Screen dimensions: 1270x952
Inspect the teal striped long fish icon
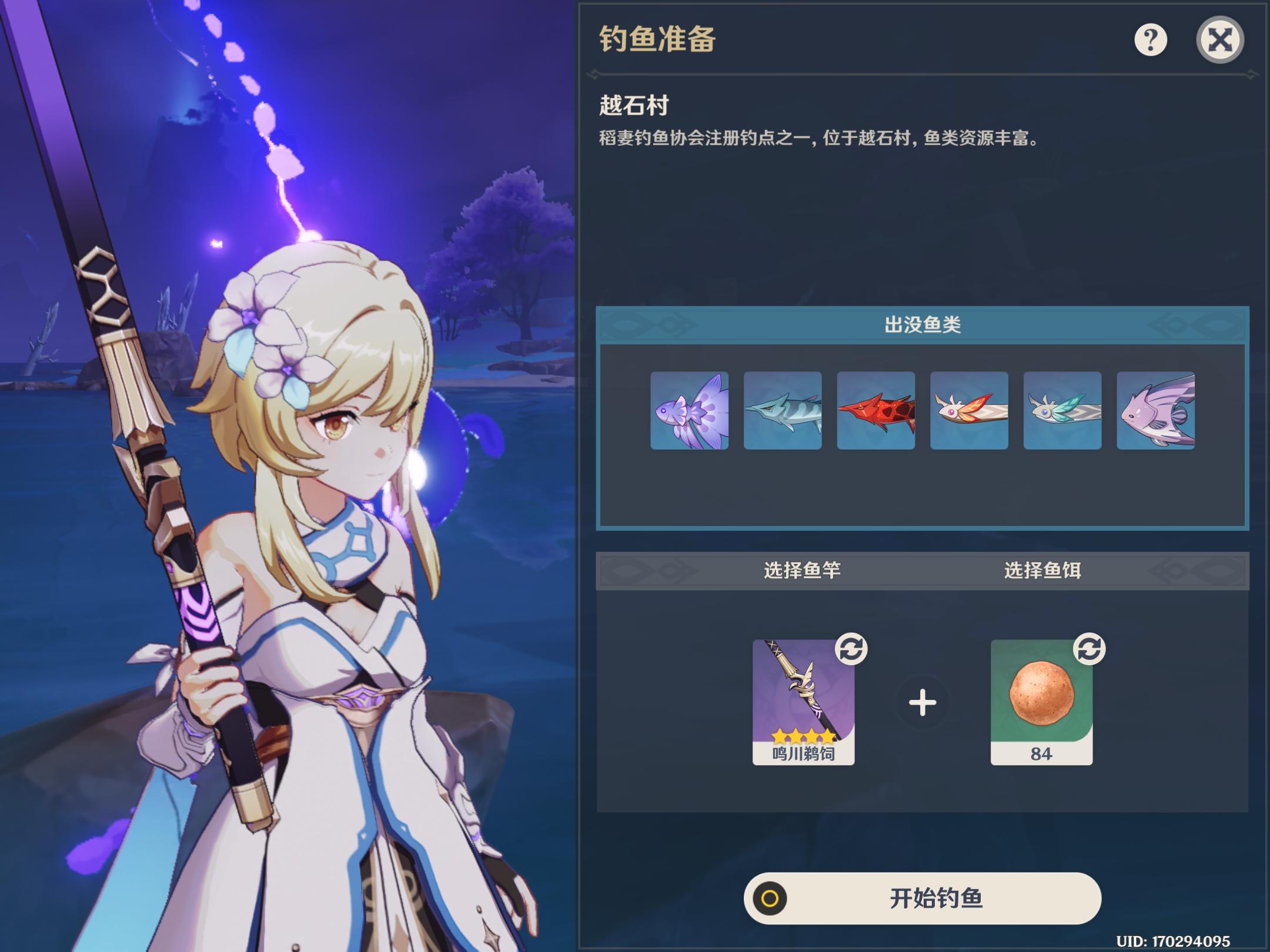(783, 410)
